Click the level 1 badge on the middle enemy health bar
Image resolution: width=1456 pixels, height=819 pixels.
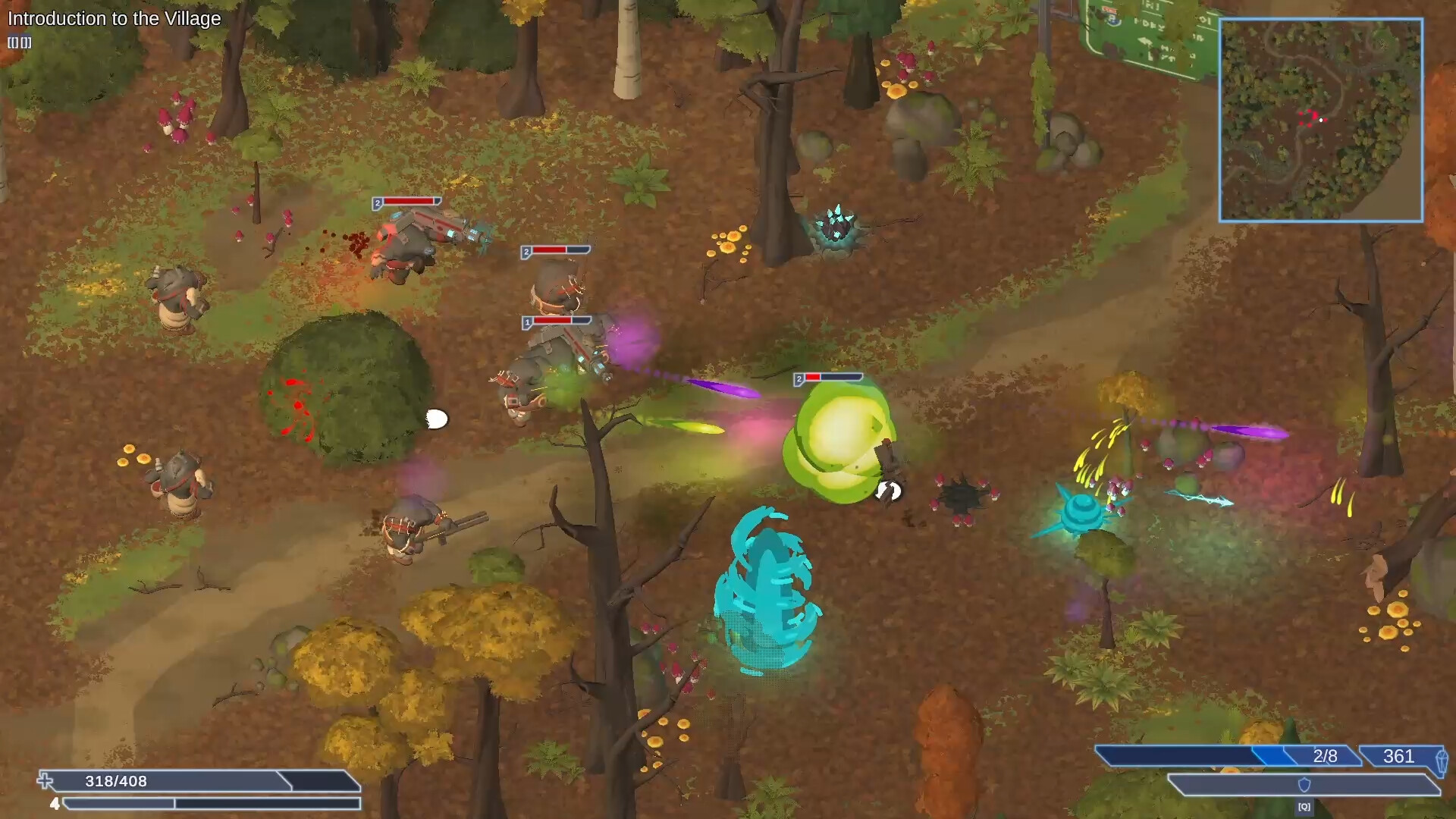pos(527,321)
